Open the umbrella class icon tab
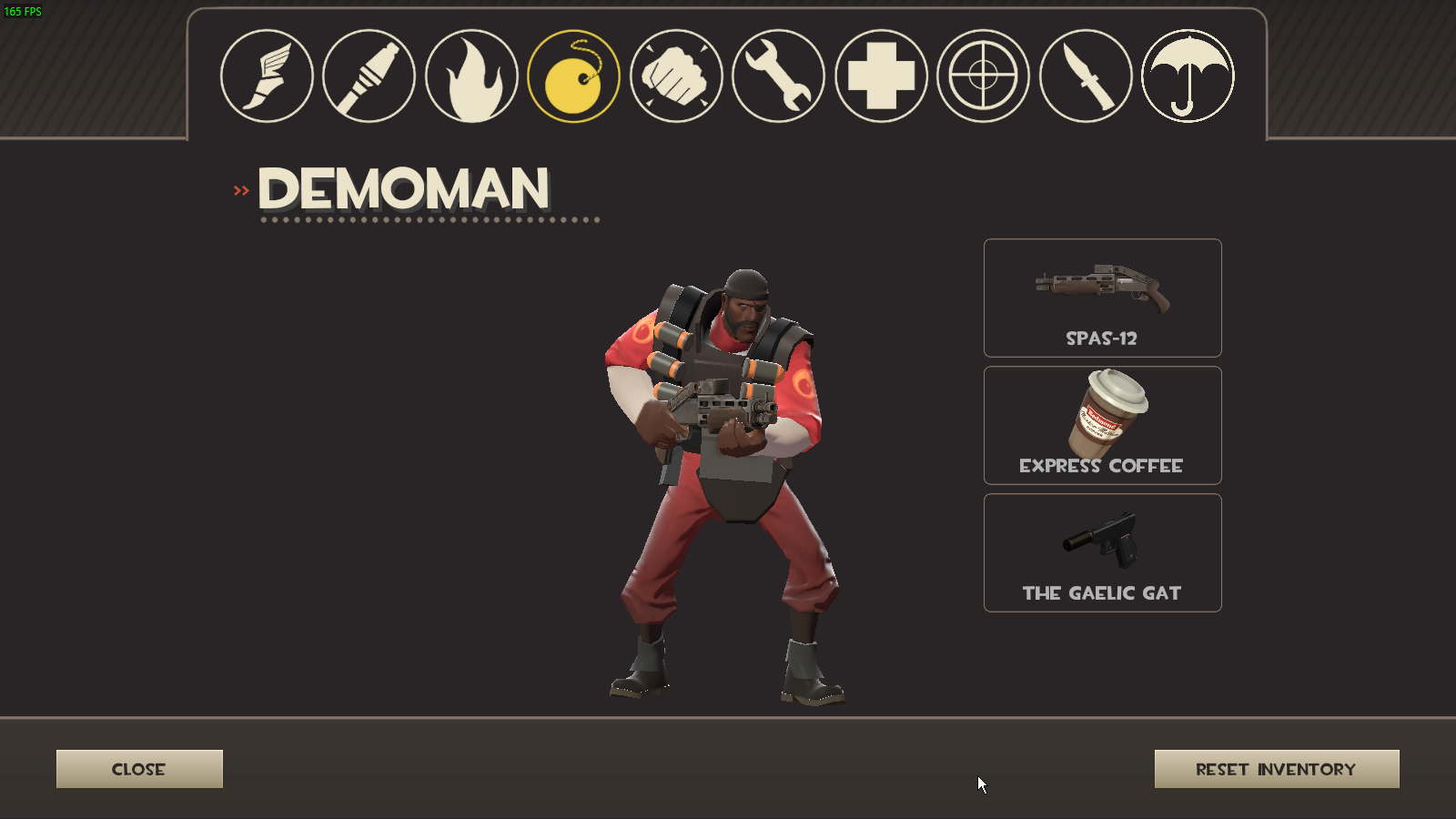This screenshot has height=819, width=1456. click(1188, 76)
